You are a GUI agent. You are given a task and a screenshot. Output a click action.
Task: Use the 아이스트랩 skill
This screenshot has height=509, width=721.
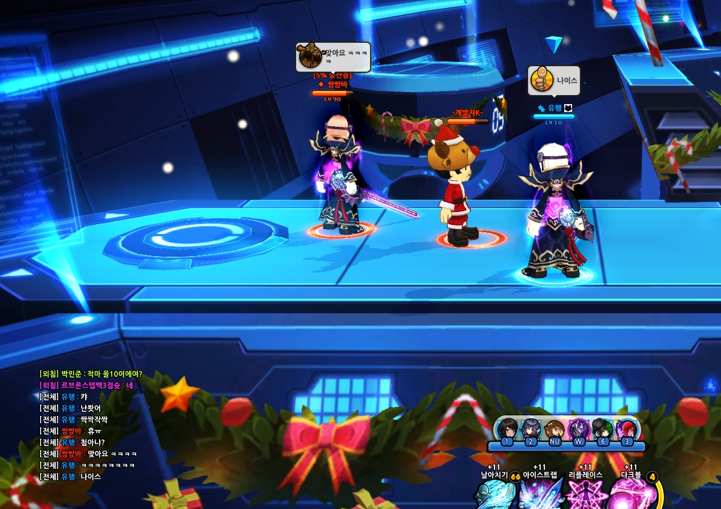pyautogui.click(x=541, y=494)
